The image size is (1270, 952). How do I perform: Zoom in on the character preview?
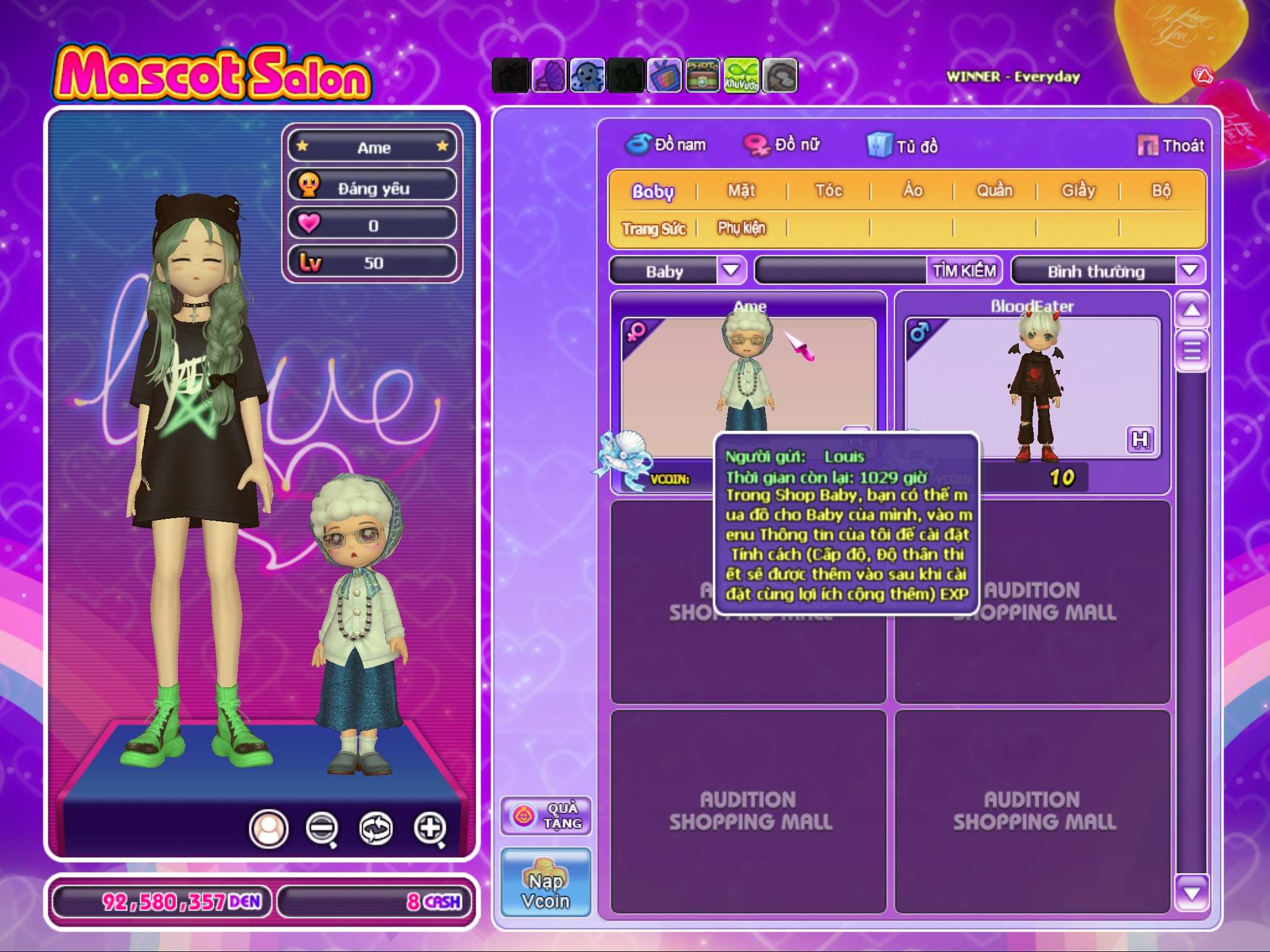click(430, 828)
